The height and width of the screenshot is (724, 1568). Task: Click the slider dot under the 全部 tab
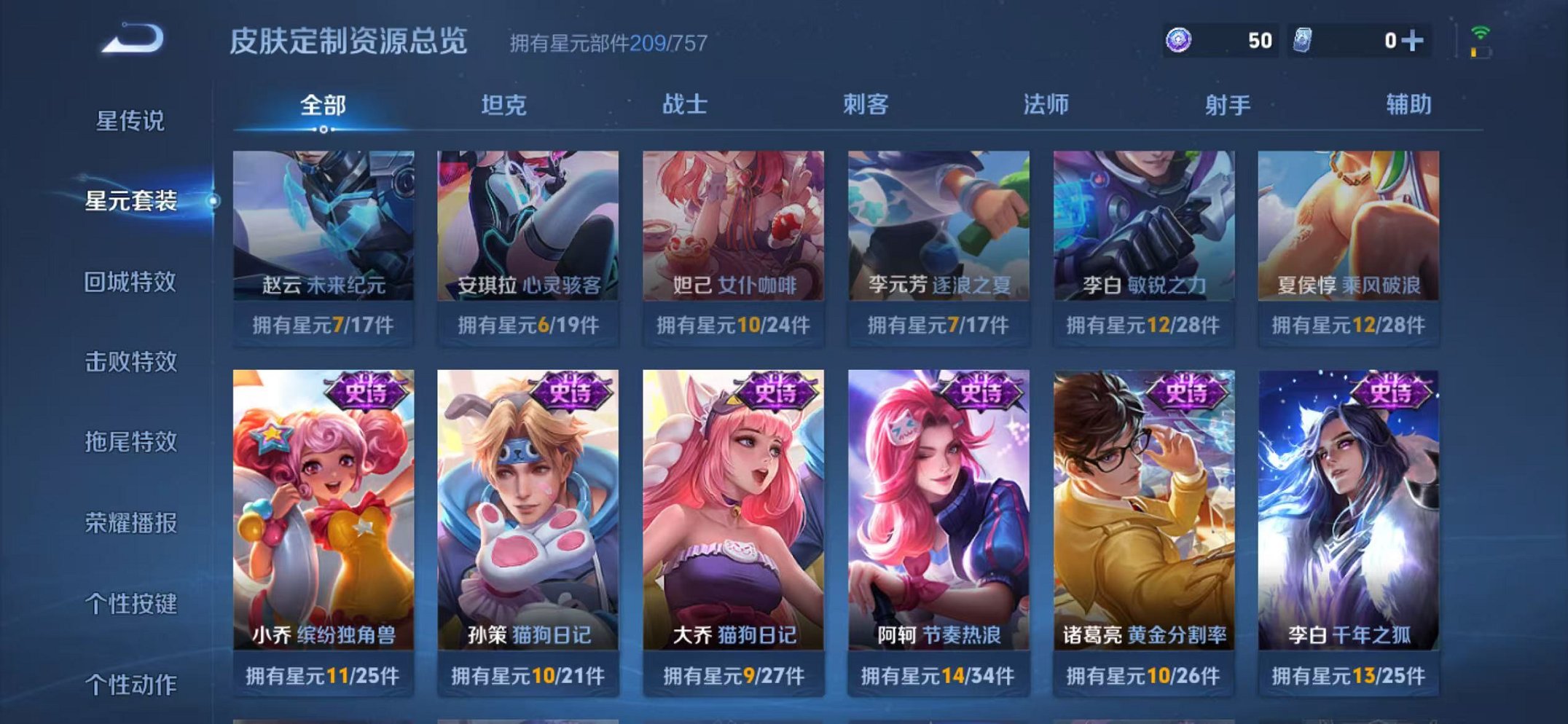(323, 127)
